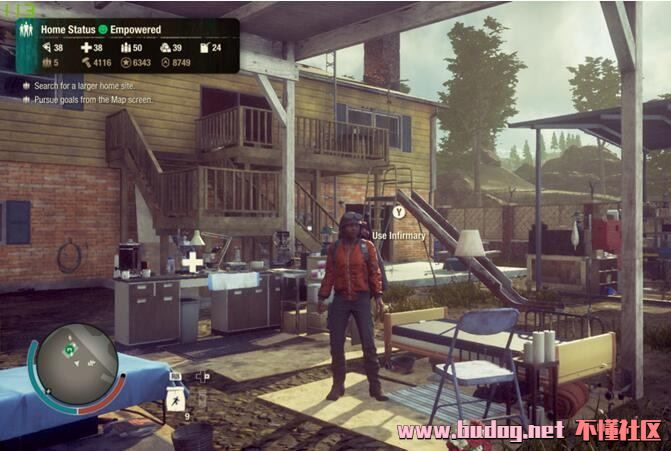The height and width of the screenshot is (451, 671).
Task: Click the white-cross infirmary marker icon
Action: [x=192, y=262]
